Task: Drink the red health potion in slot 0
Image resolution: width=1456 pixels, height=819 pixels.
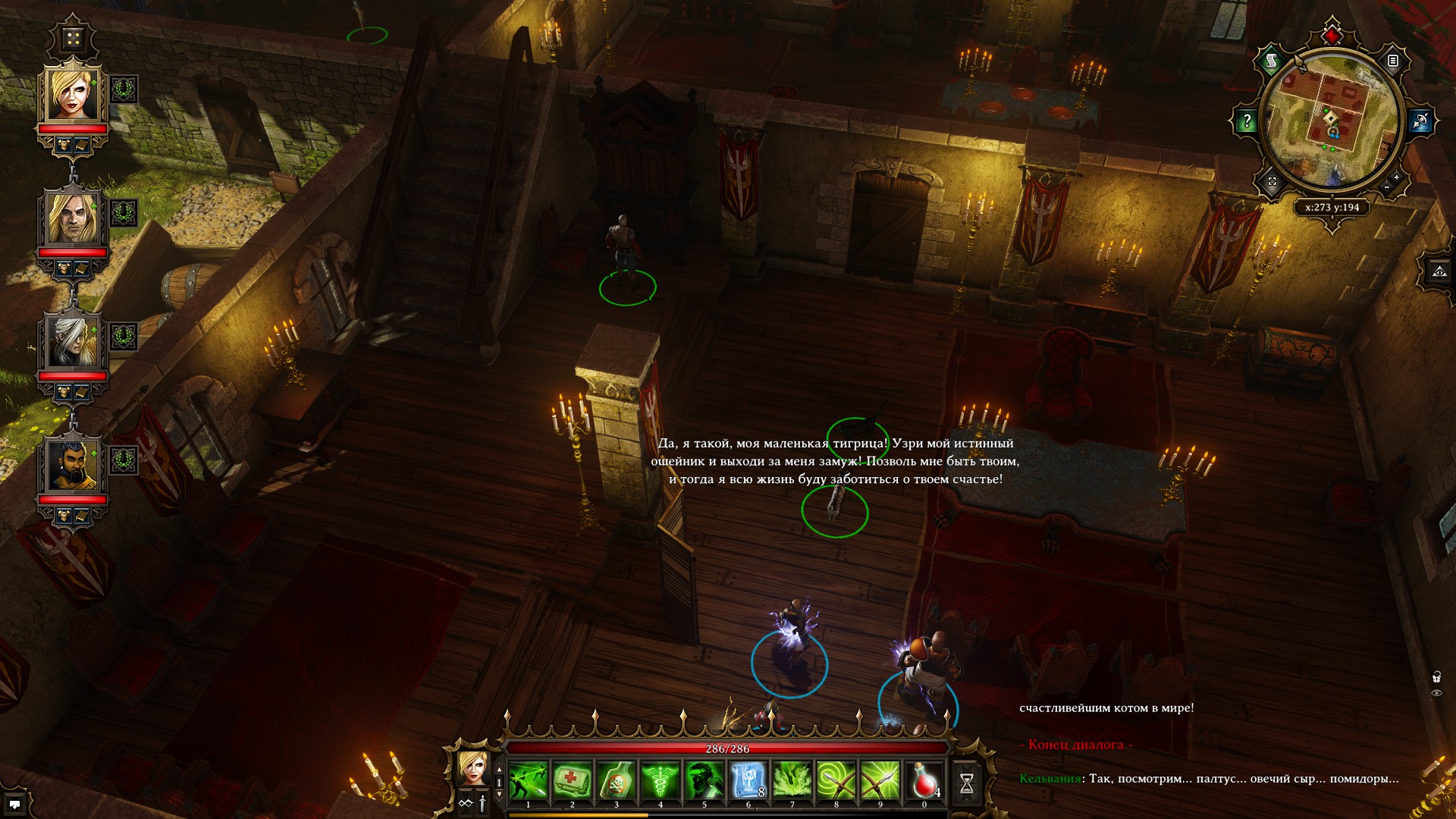Action: 924,778
